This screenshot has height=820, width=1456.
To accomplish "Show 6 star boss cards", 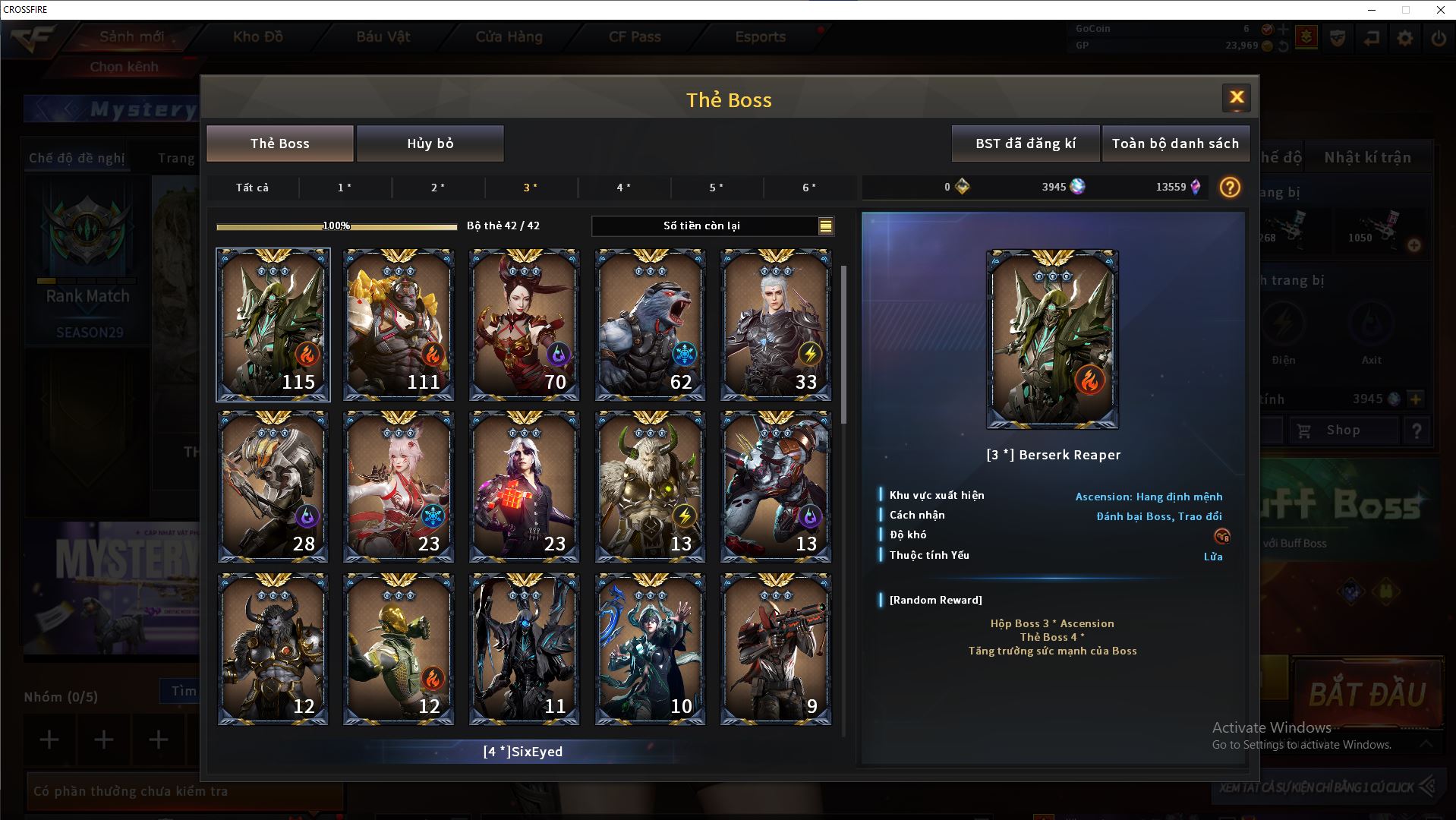I will point(809,188).
